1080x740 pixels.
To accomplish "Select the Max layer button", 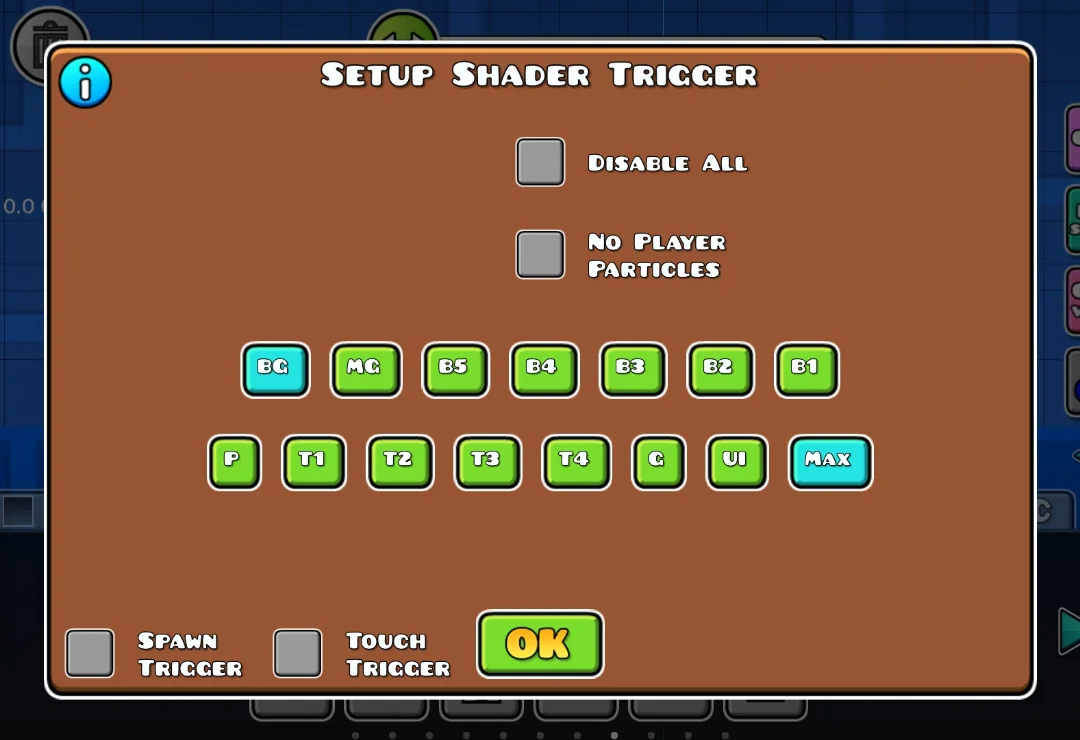I will coord(830,462).
